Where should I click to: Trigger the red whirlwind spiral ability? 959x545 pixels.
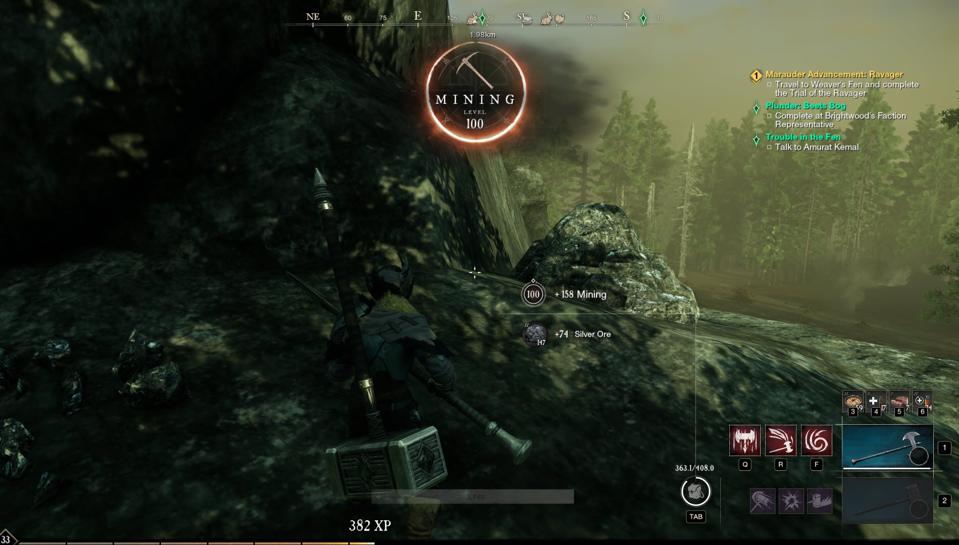(817, 440)
